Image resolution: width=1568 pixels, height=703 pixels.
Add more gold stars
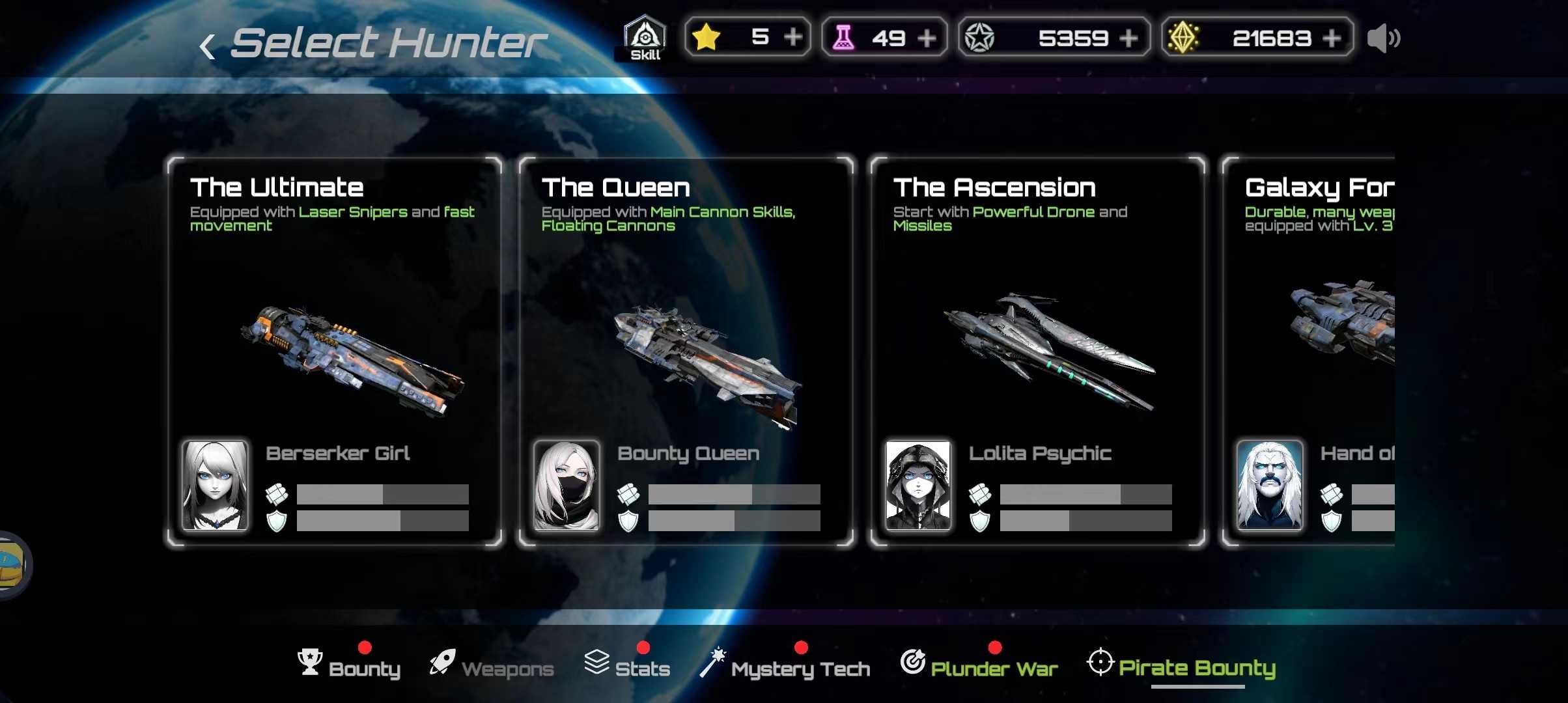[x=792, y=37]
